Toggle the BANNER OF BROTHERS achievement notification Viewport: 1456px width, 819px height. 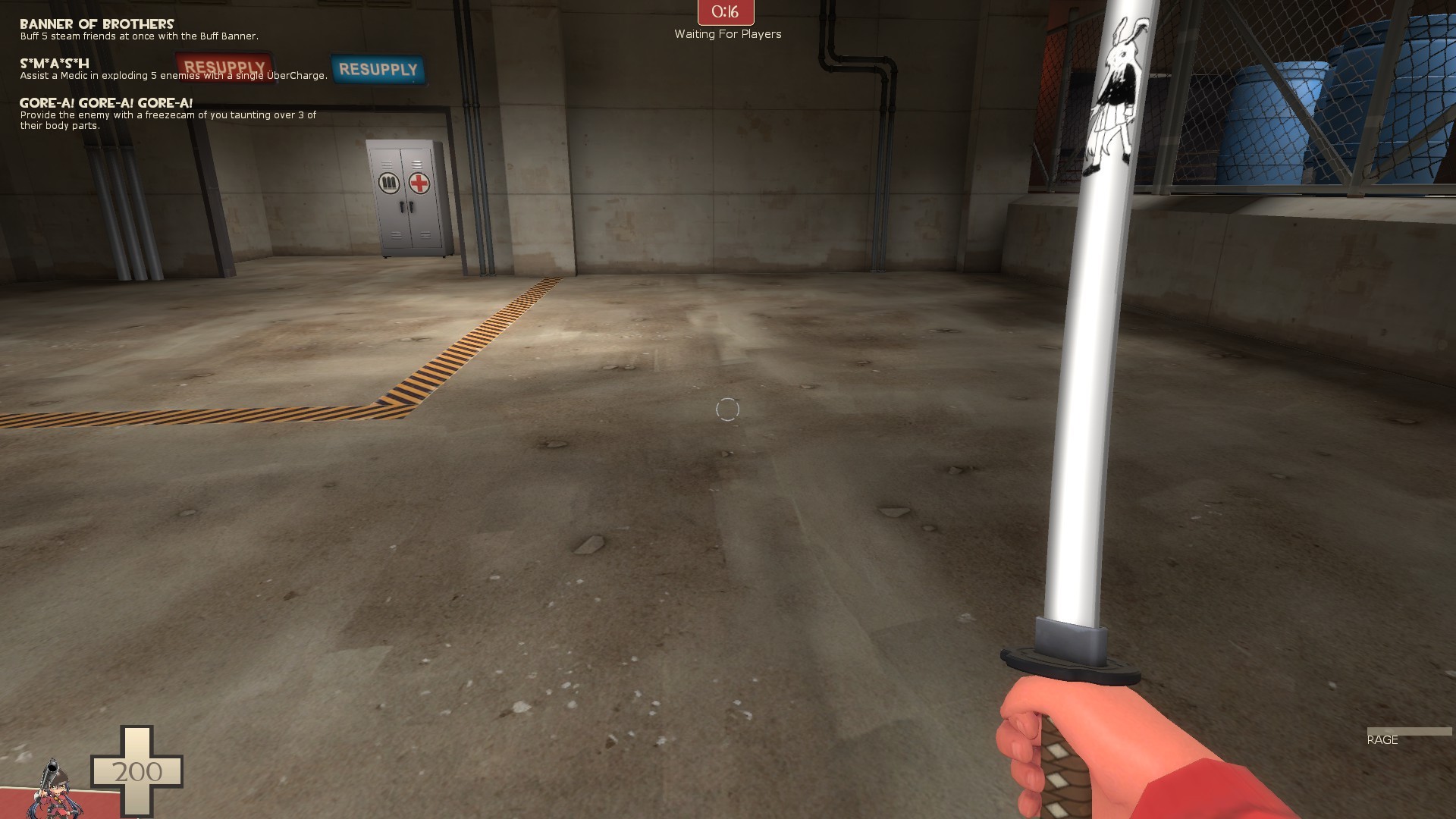click(95, 23)
